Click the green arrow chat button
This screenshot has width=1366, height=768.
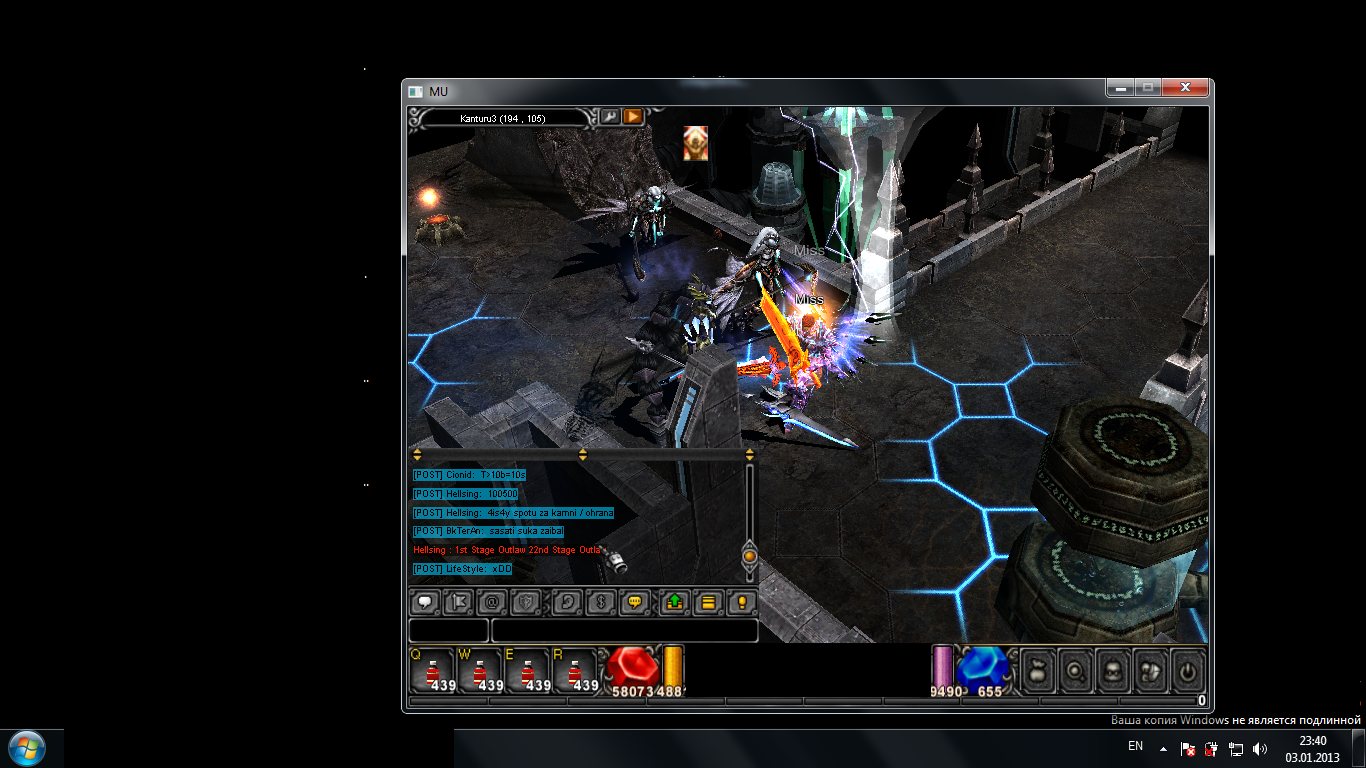click(x=675, y=602)
